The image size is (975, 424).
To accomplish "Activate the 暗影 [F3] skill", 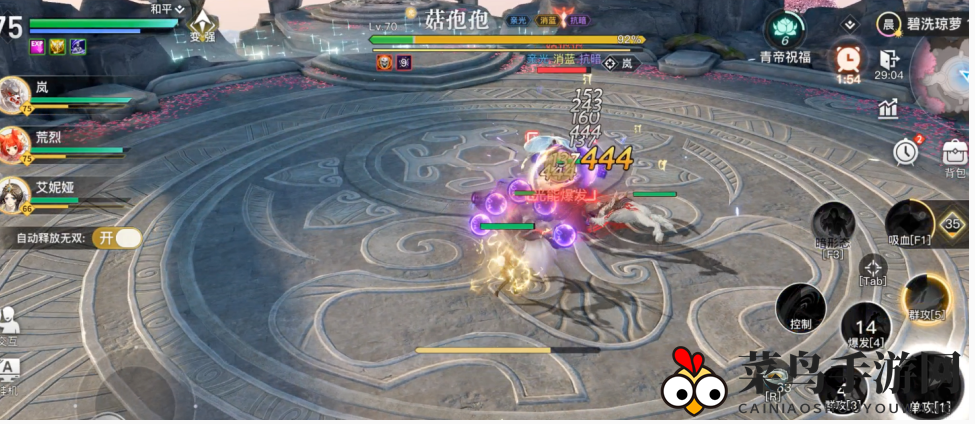I will (x=833, y=225).
